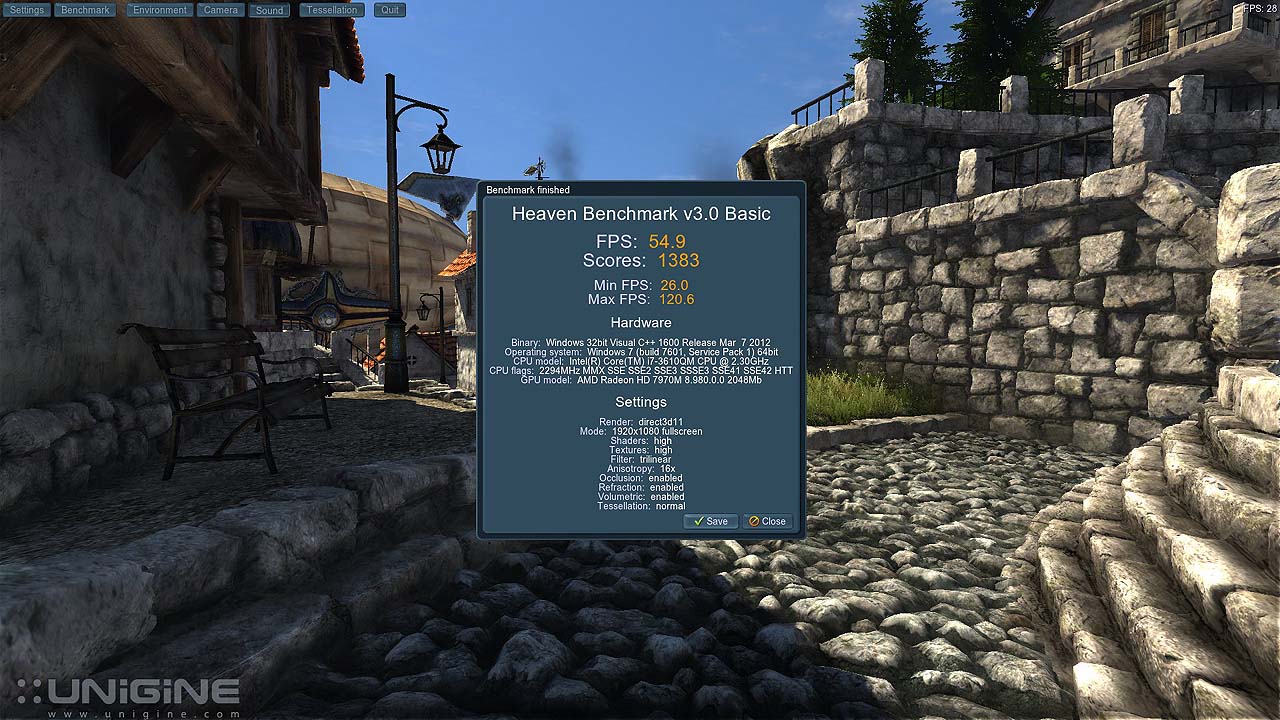Open the Camera menu
This screenshot has height=720, width=1280.
[x=220, y=10]
